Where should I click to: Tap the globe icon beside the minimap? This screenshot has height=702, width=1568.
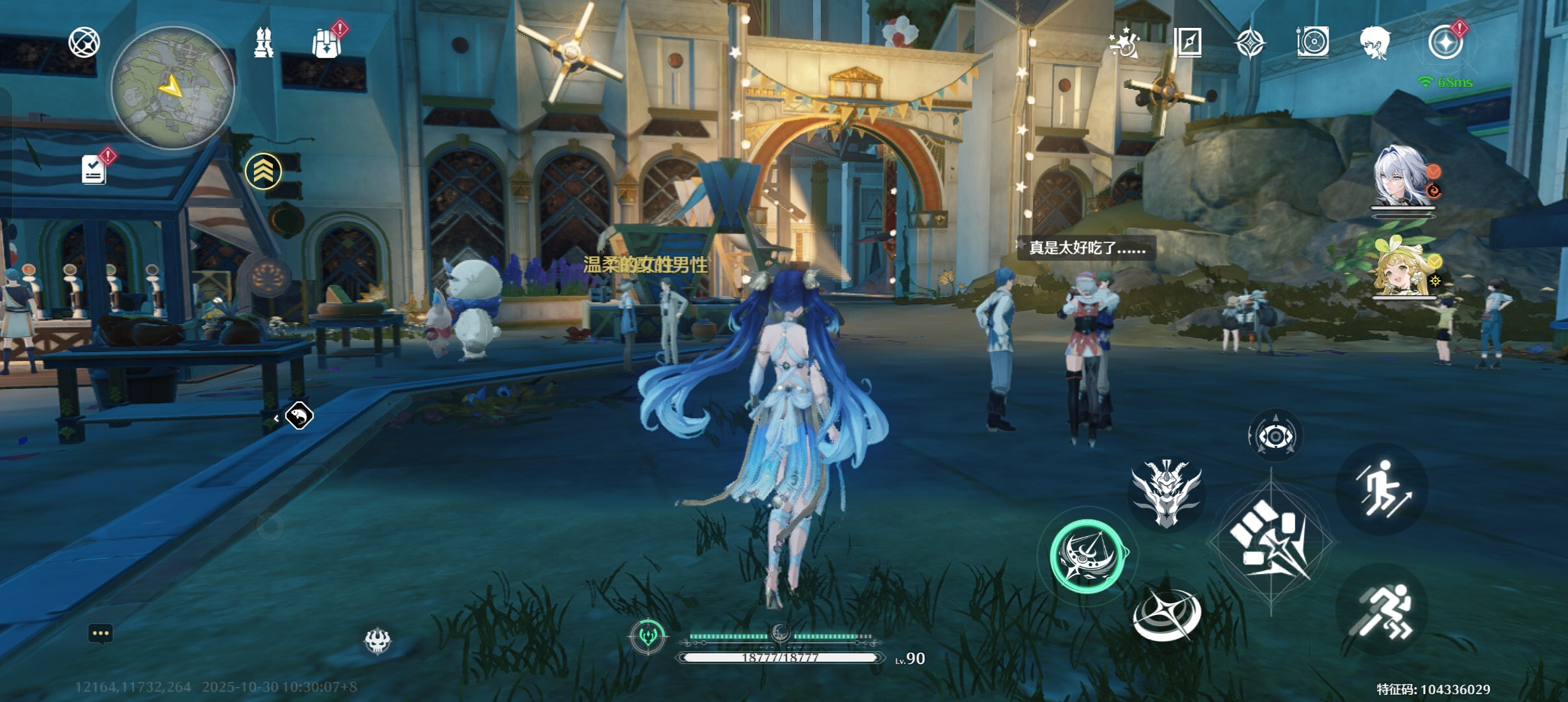click(x=84, y=43)
